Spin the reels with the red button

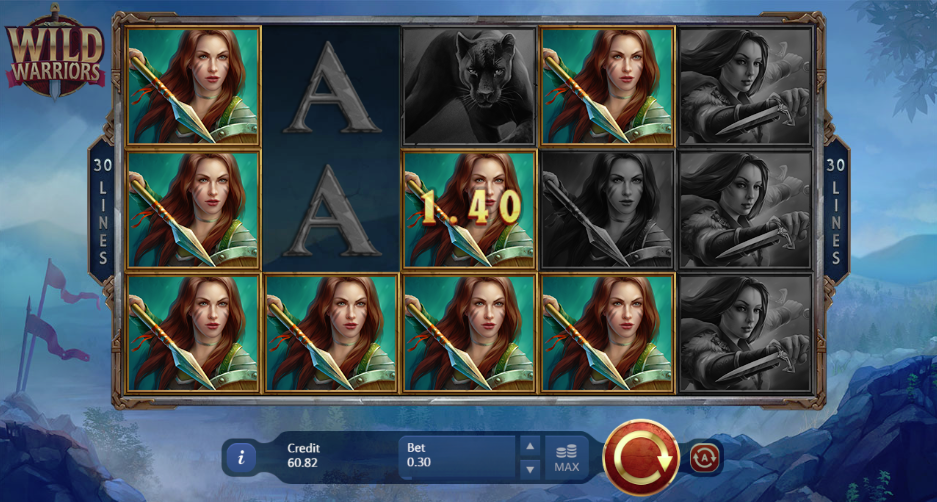(643, 458)
